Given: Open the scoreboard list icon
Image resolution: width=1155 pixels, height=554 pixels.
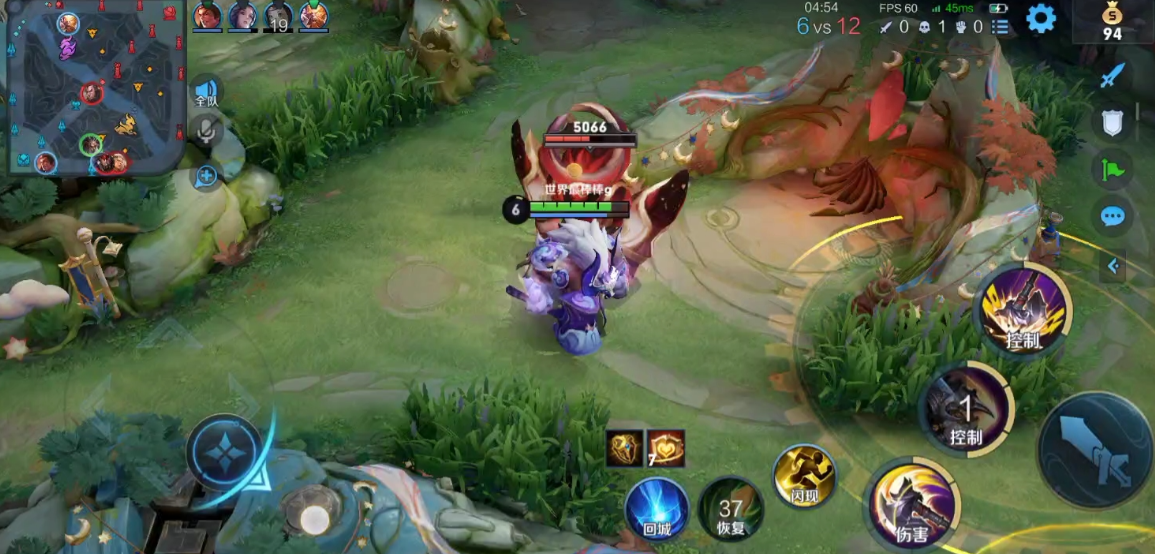Looking at the screenshot, I should (1000, 27).
